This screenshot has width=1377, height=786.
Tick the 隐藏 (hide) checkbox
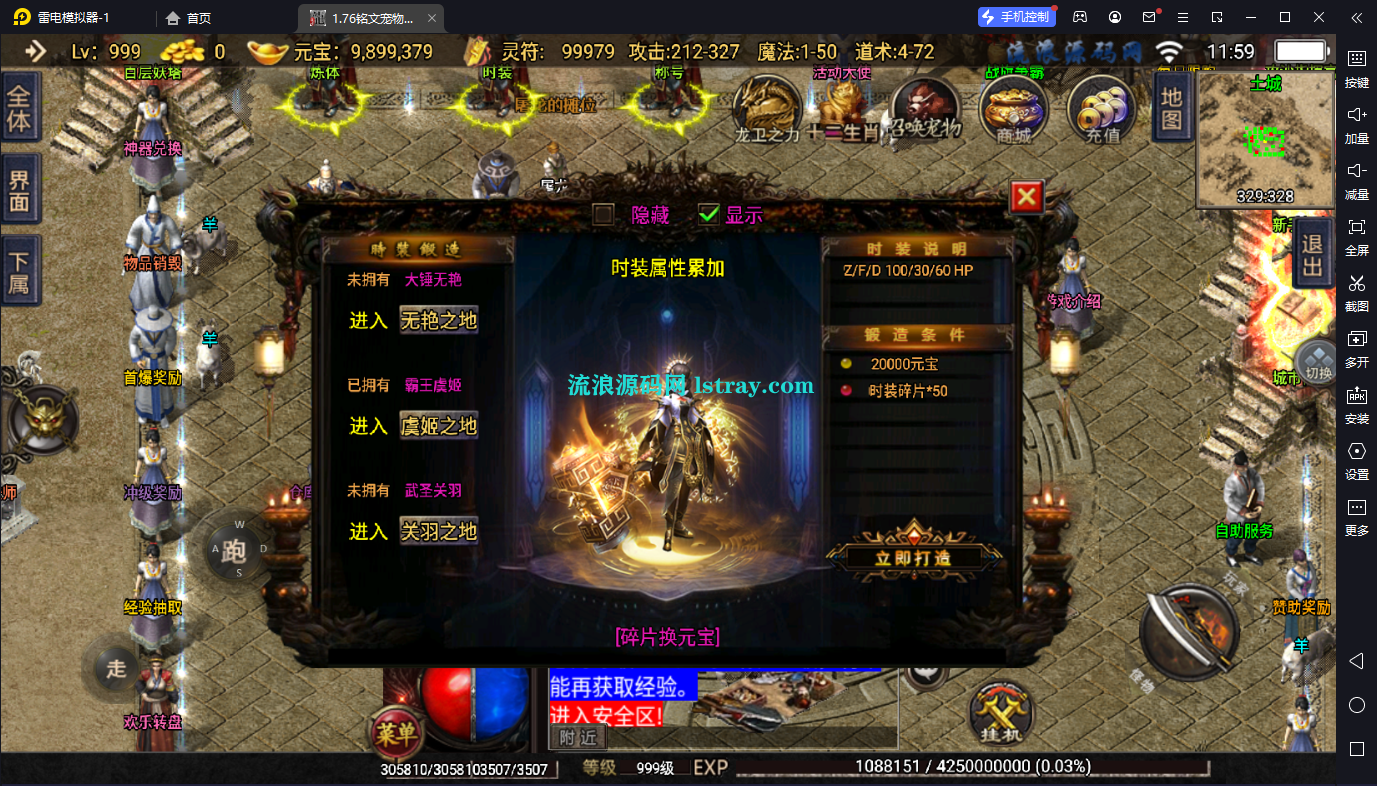[603, 214]
